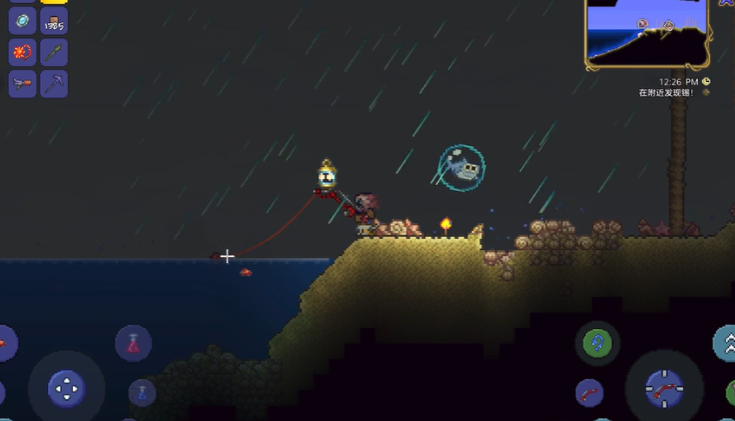The height and width of the screenshot is (421, 735).
Task: Select the magic mirror hotbar slot
Action: click(x=22, y=20)
